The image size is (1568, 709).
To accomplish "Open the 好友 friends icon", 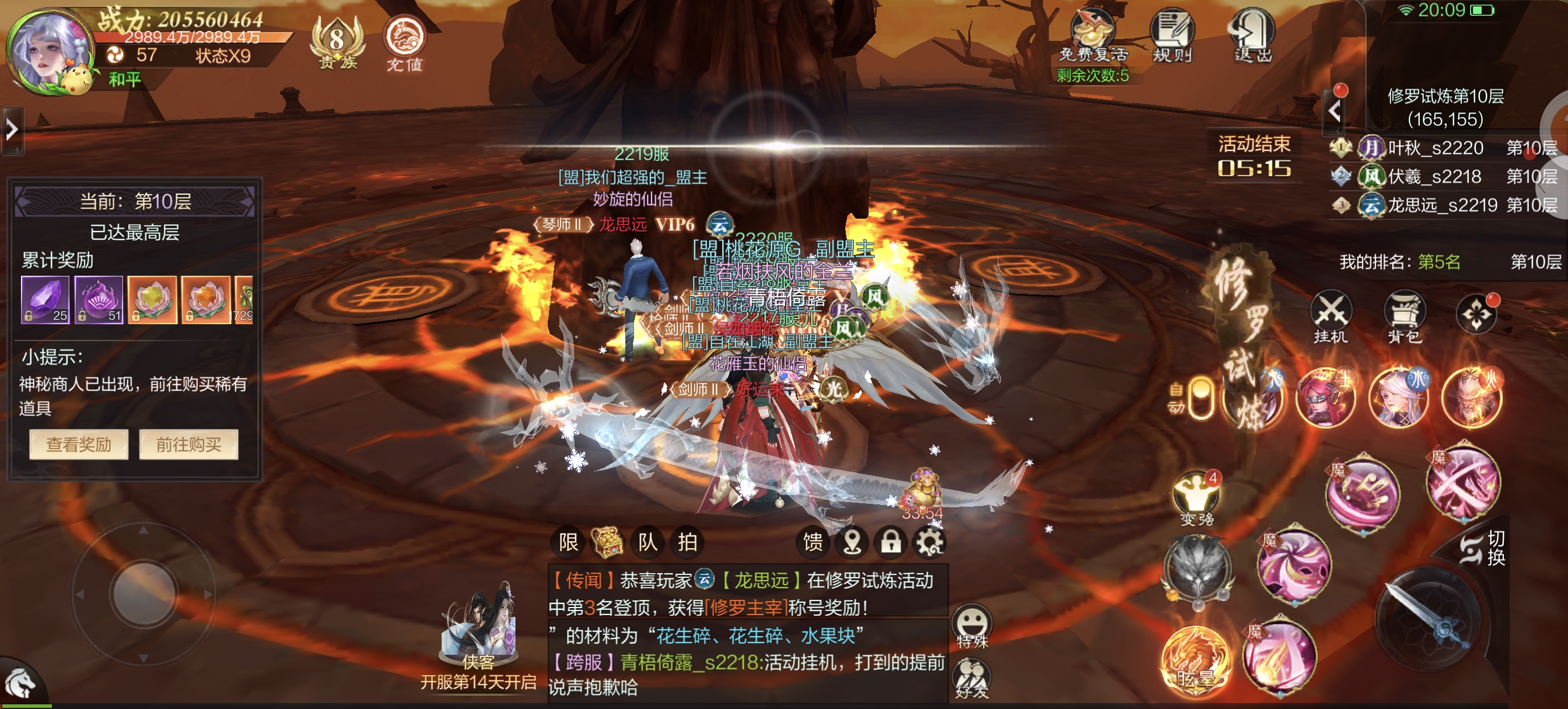I will [972, 680].
